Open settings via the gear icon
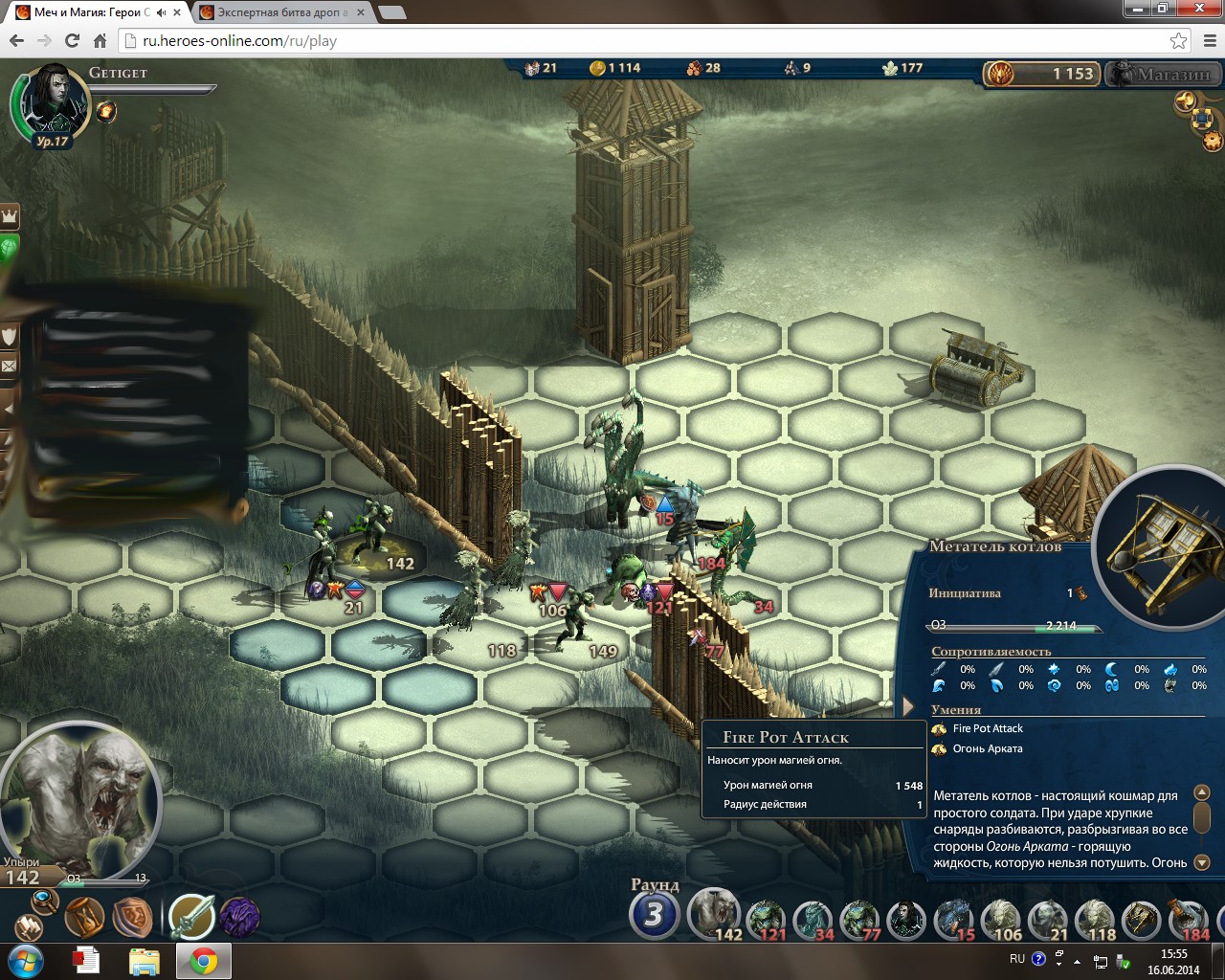 pyautogui.click(x=1213, y=142)
